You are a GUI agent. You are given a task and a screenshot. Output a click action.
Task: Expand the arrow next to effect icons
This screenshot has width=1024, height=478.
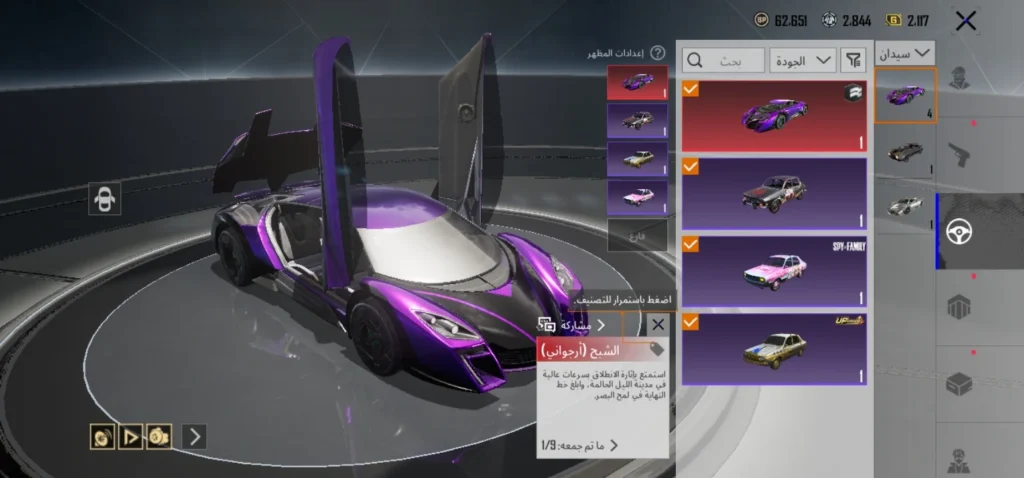coord(195,436)
